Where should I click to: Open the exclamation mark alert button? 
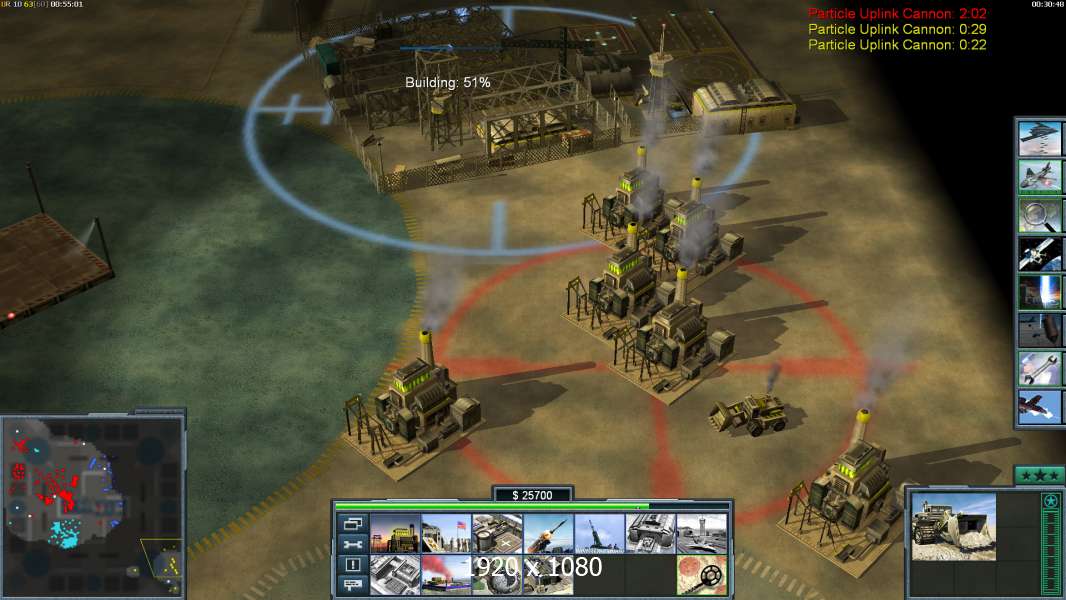[x=353, y=565]
